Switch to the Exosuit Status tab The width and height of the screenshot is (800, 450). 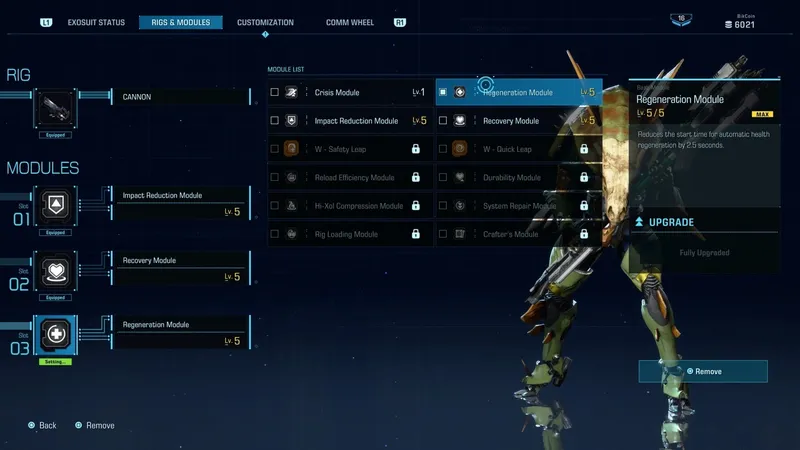pyautogui.click(x=96, y=22)
